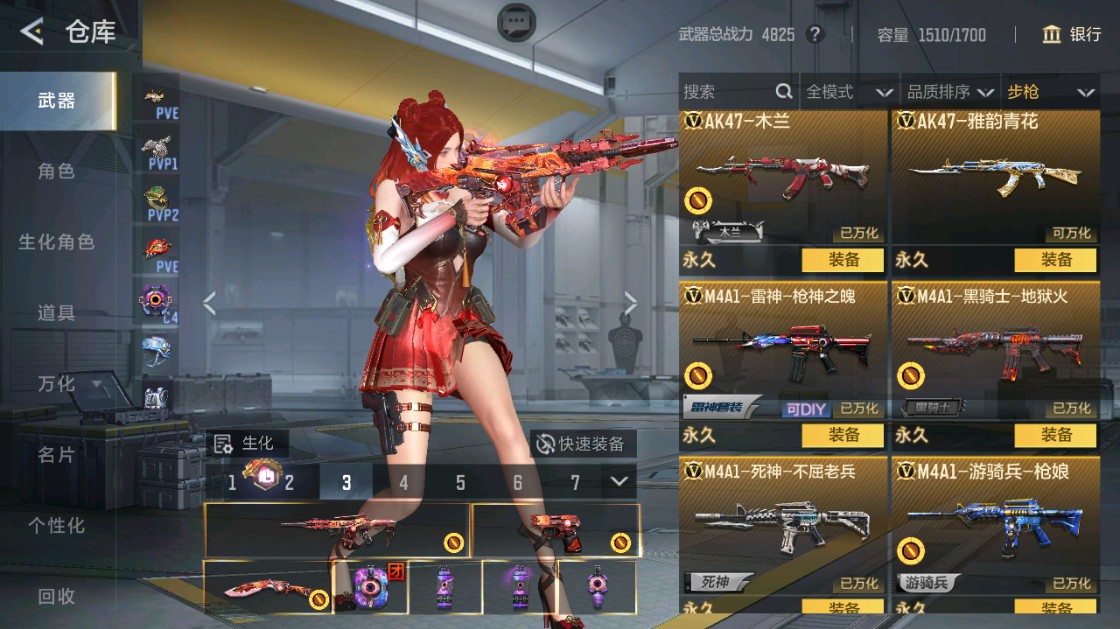
Task: Show help for 武器总战力 question mark
Action: click(815, 35)
